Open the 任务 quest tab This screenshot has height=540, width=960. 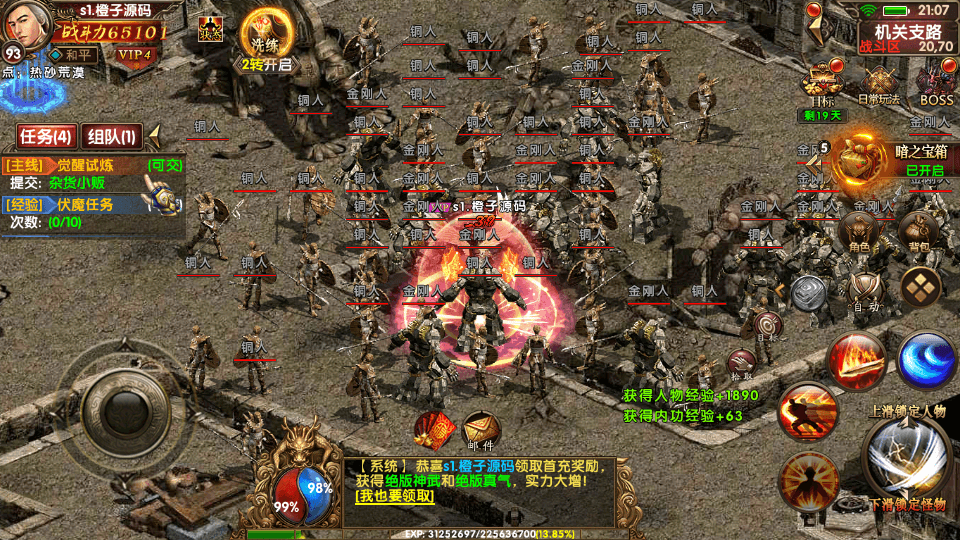(46, 136)
